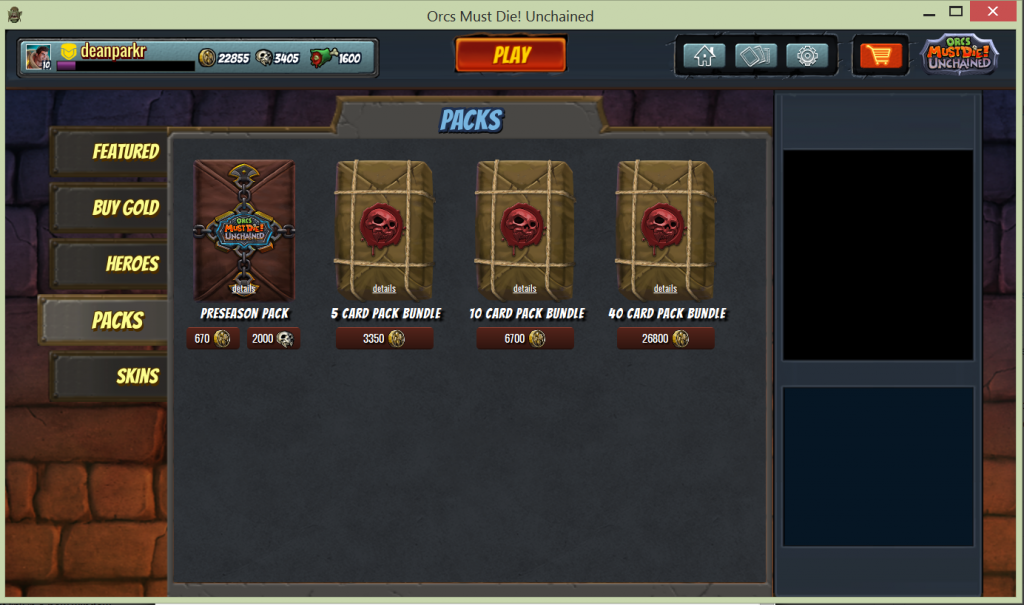1024x605 pixels.
Task: View details of 40 Card Pack Bundle
Action: pyautogui.click(x=665, y=289)
